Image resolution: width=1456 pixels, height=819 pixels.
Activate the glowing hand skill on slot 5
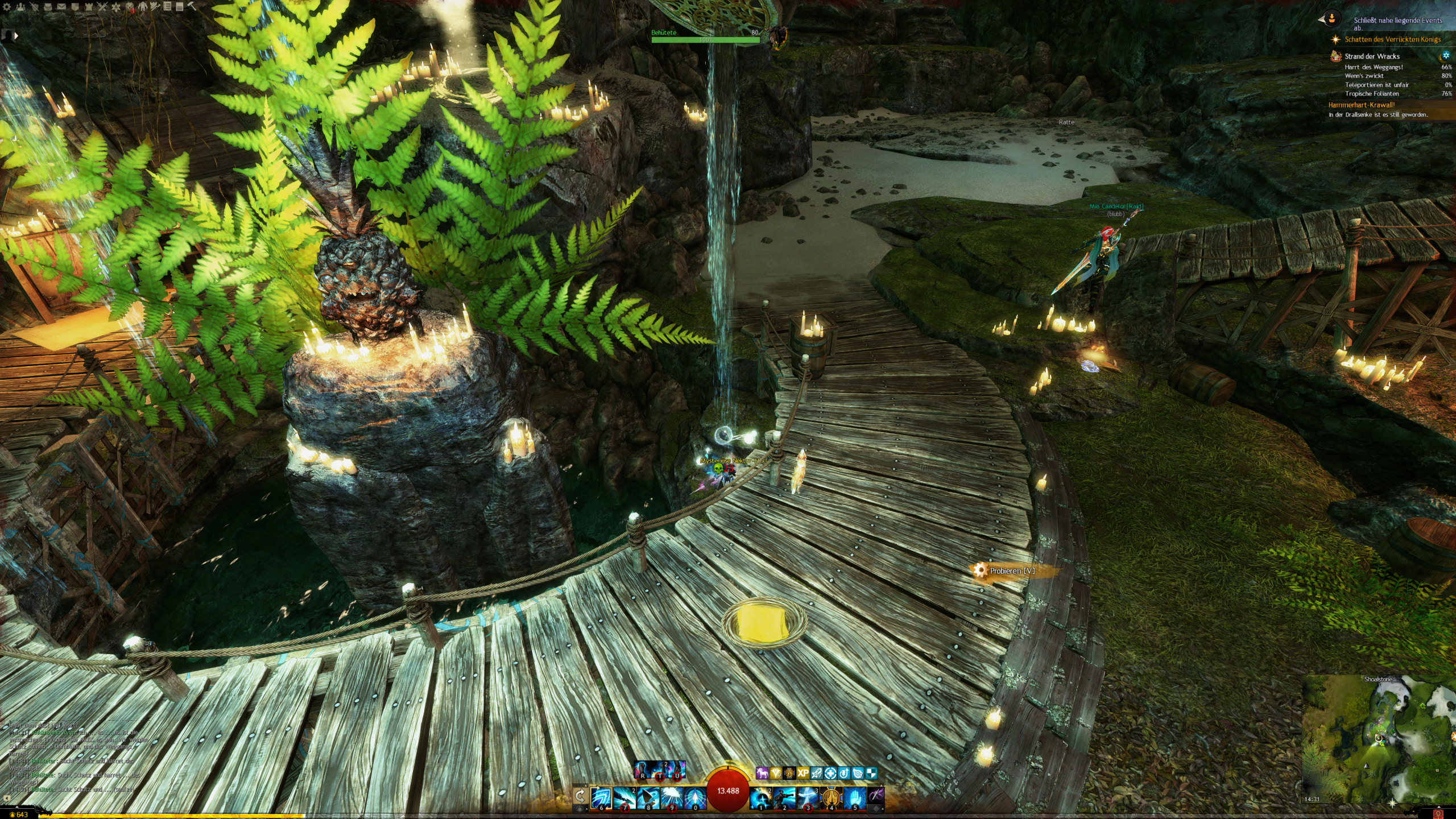point(855,798)
